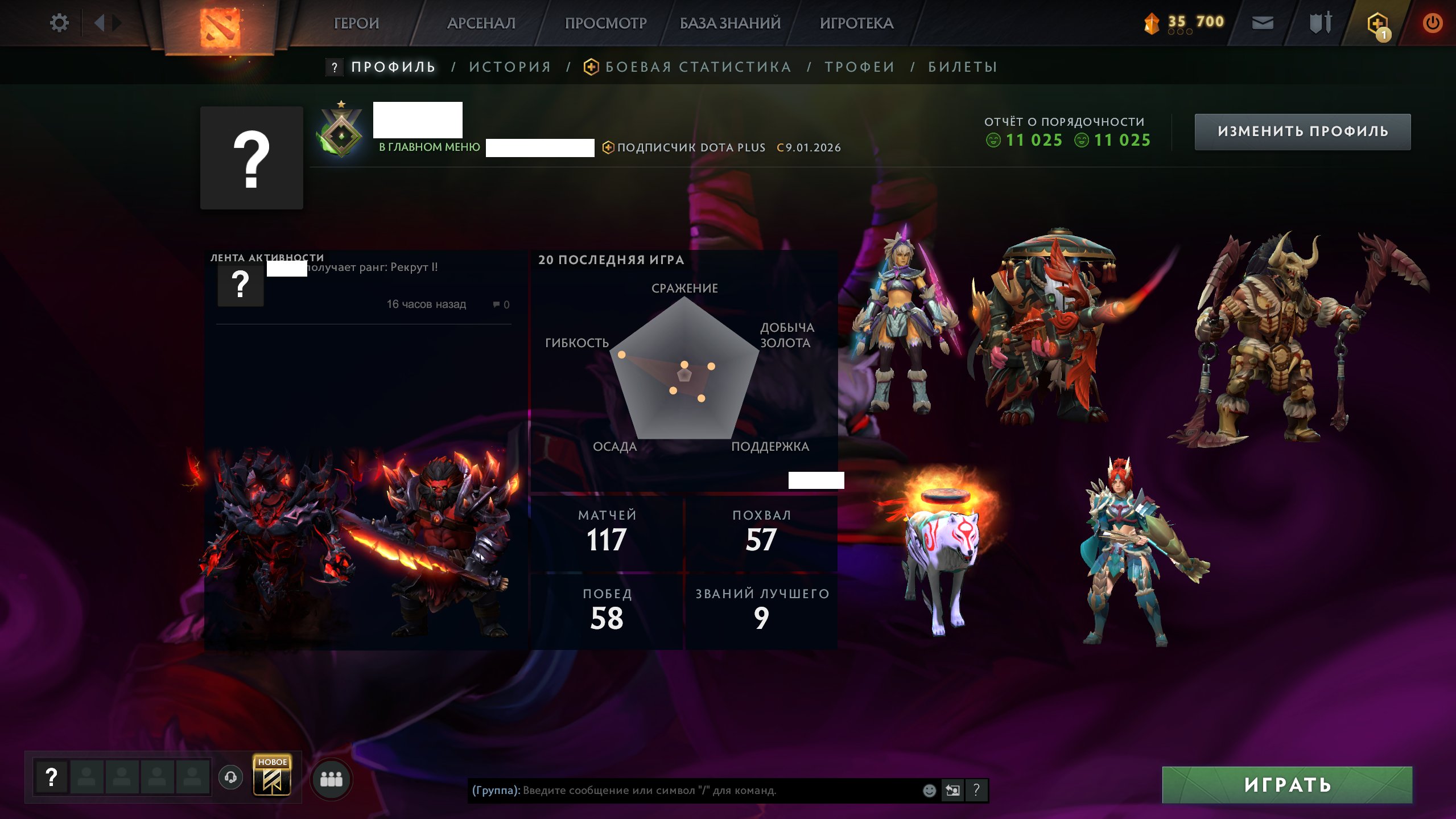Open the settings gear icon

click(59, 22)
